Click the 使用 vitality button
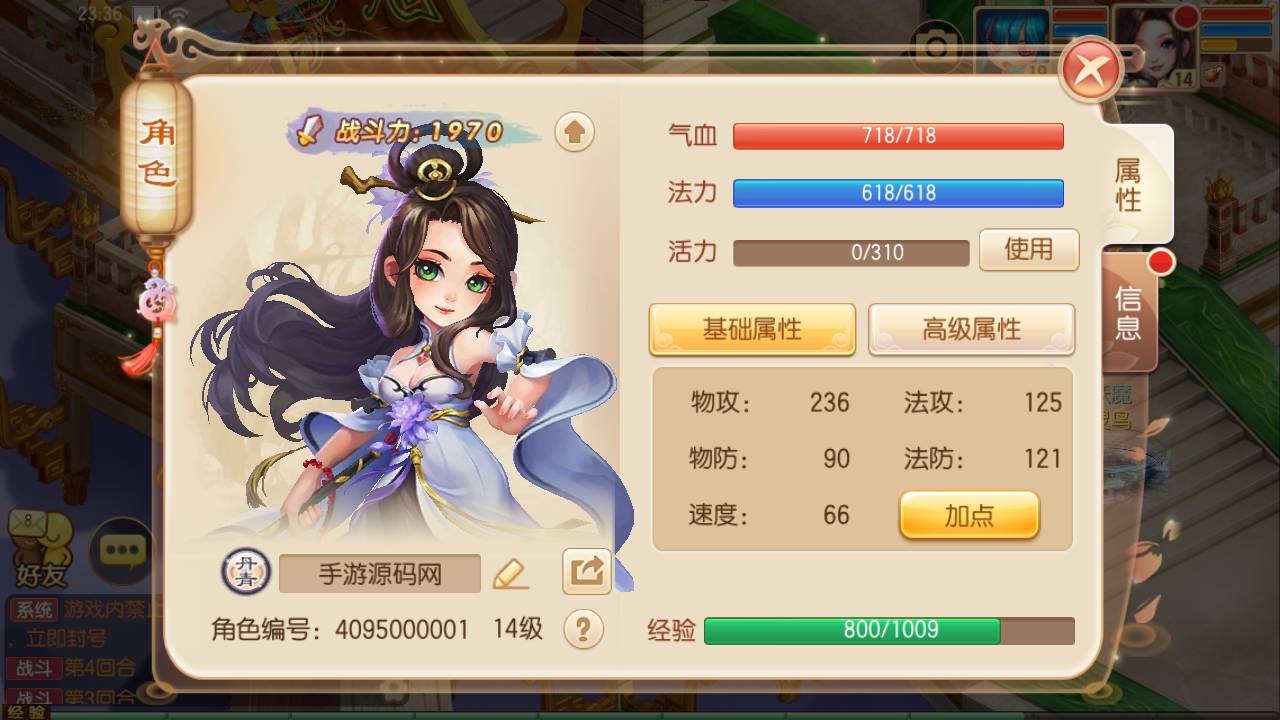1280x720 pixels. click(x=1028, y=249)
